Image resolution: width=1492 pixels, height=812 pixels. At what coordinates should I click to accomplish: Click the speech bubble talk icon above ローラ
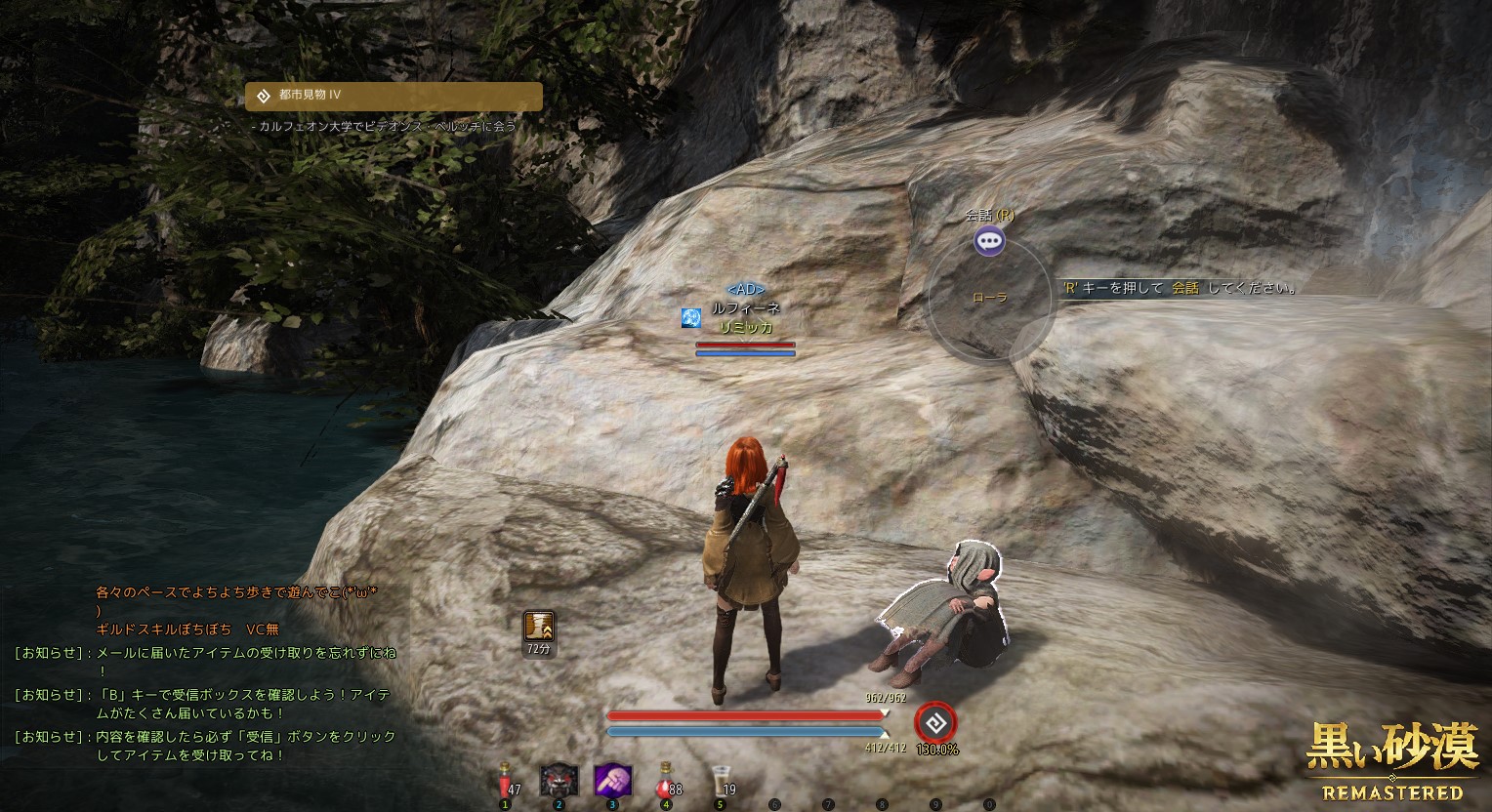[x=989, y=240]
